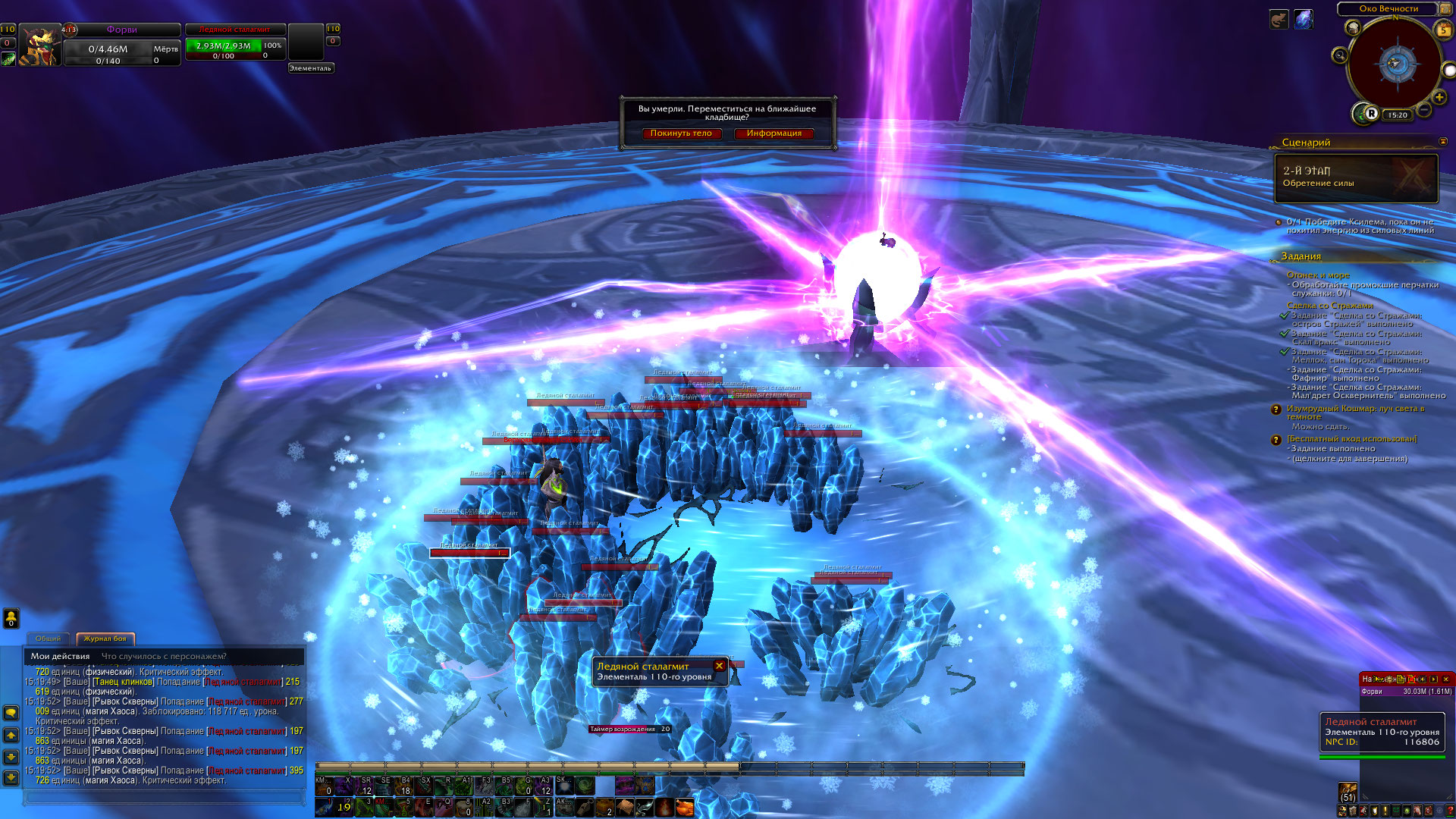
Task: Zoom out with the minimap minus button
Action: pyautogui.click(x=1424, y=111)
